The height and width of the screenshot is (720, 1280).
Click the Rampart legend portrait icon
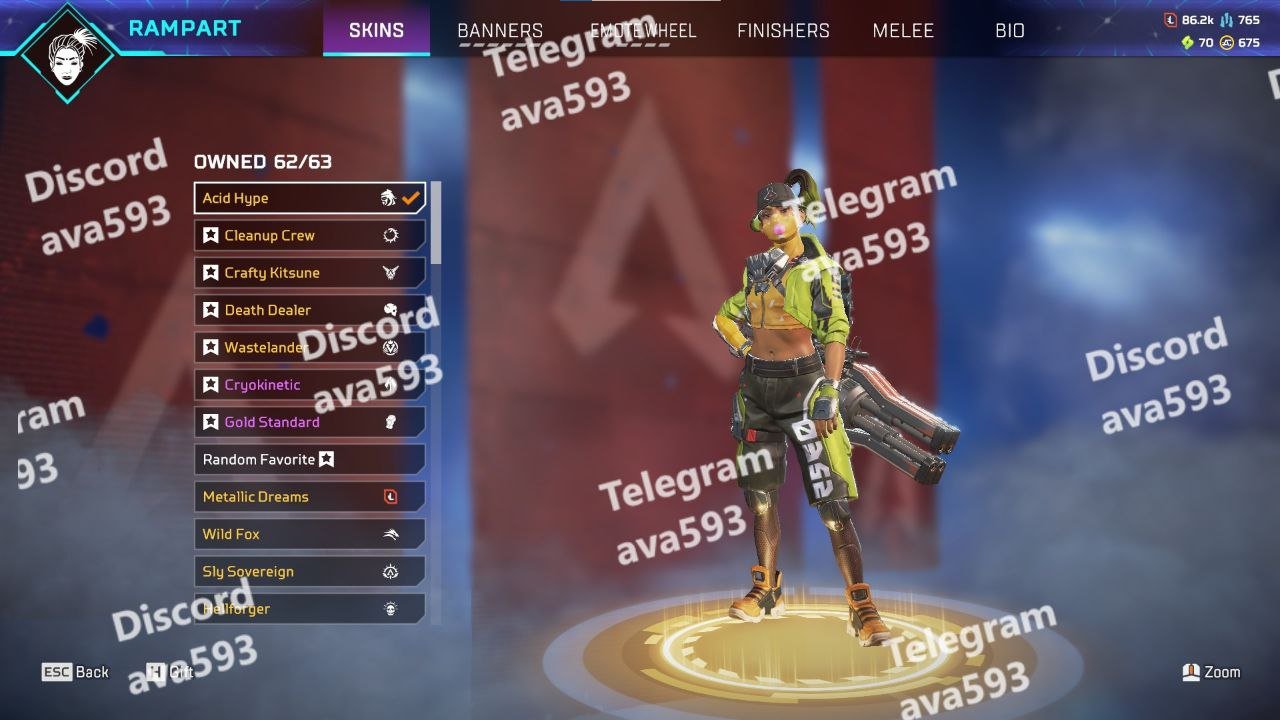(x=68, y=52)
